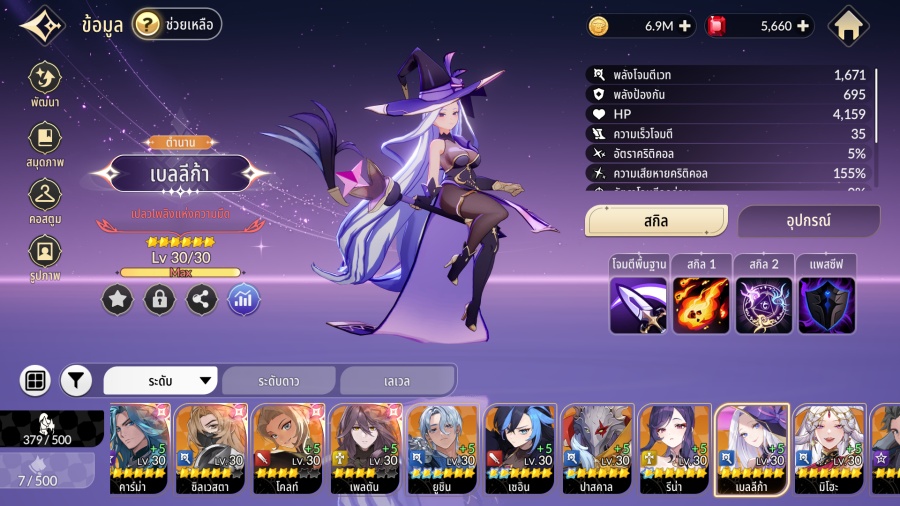Add more red gems with plus button
Screen dimensions: 900x506
[802, 26]
